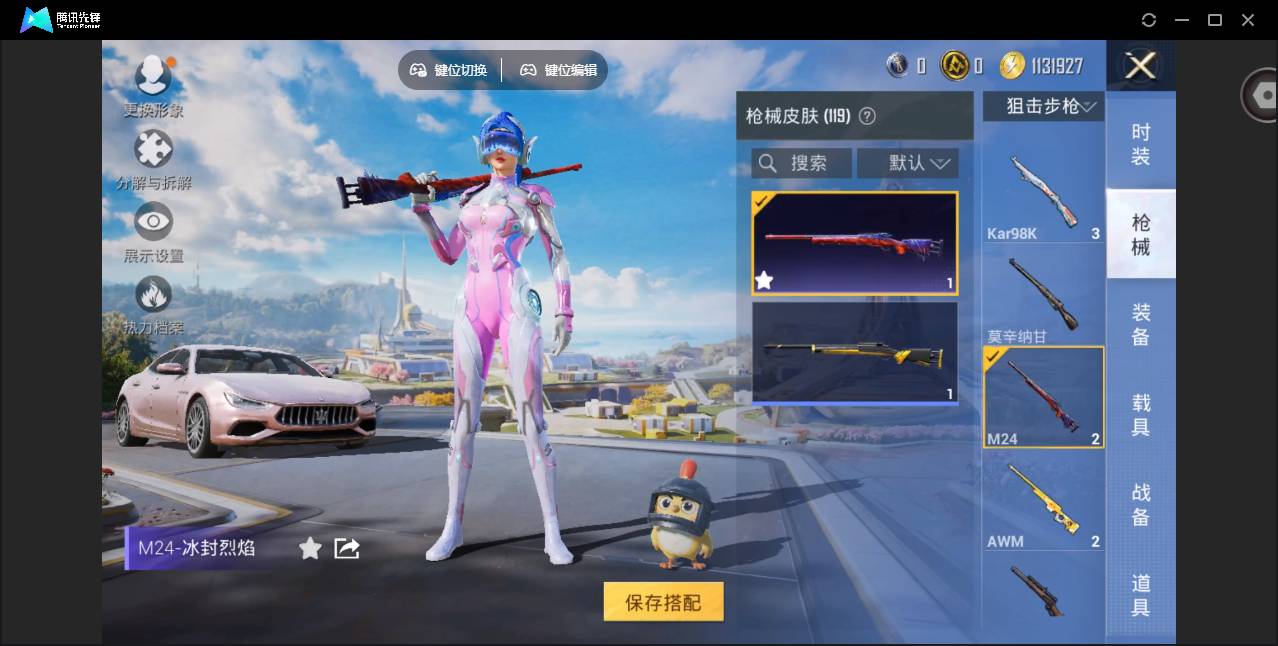Viewport: 1278px width, 646px height.
Task: Close the wardrobe with the X button
Action: (1140, 67)
